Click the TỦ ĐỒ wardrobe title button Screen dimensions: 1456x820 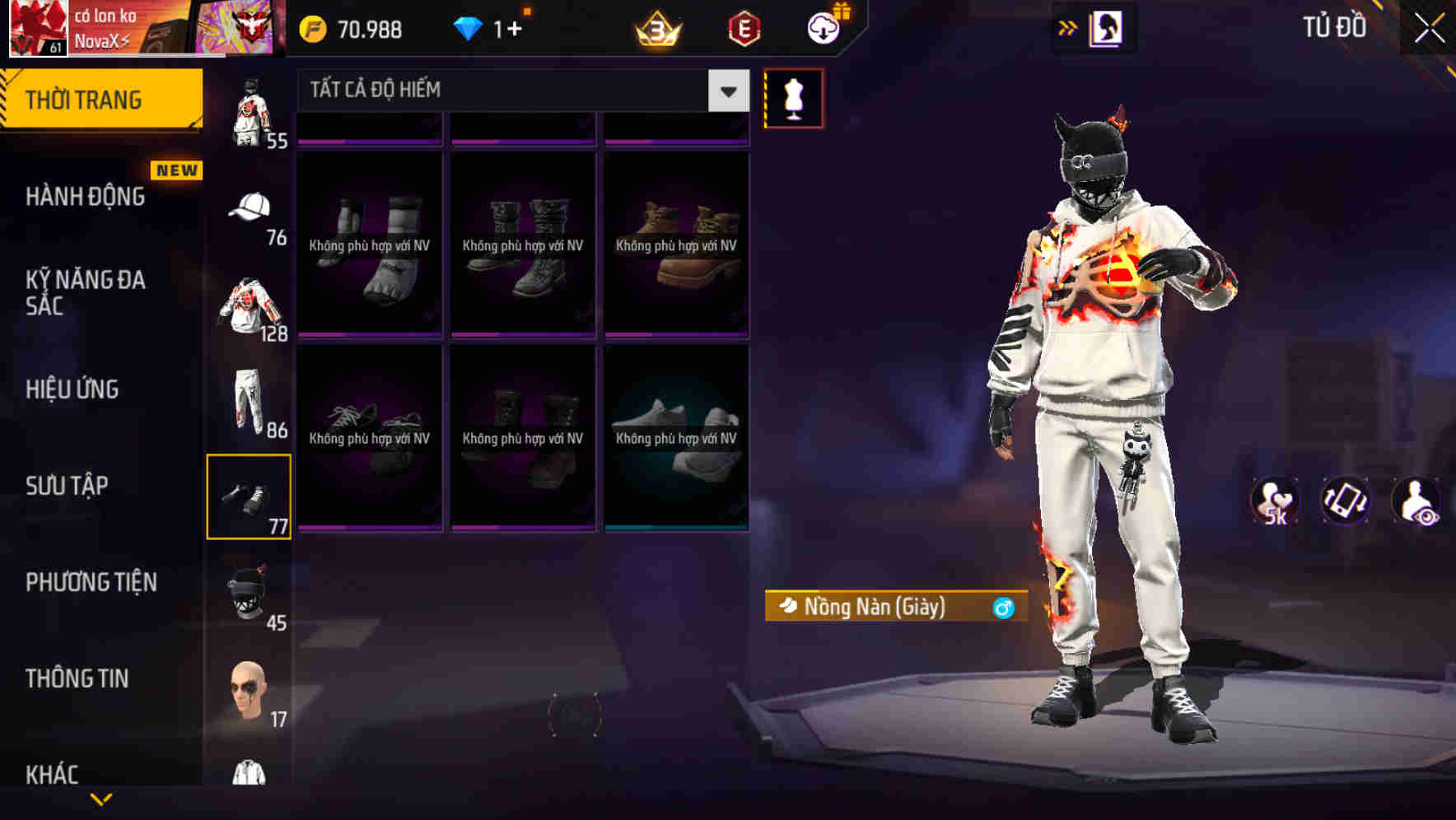1335,27
